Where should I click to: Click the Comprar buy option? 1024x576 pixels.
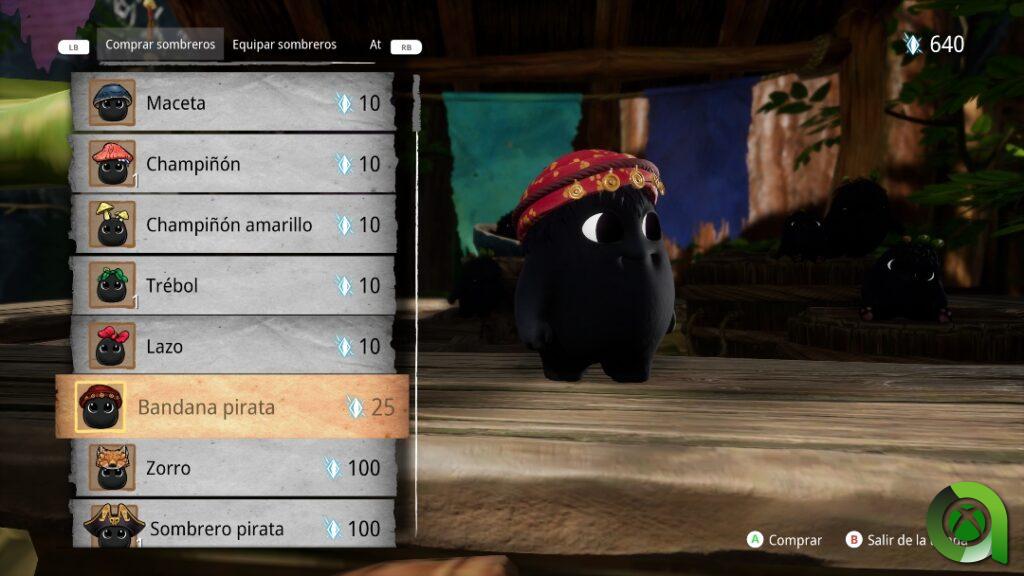(785, 540)
